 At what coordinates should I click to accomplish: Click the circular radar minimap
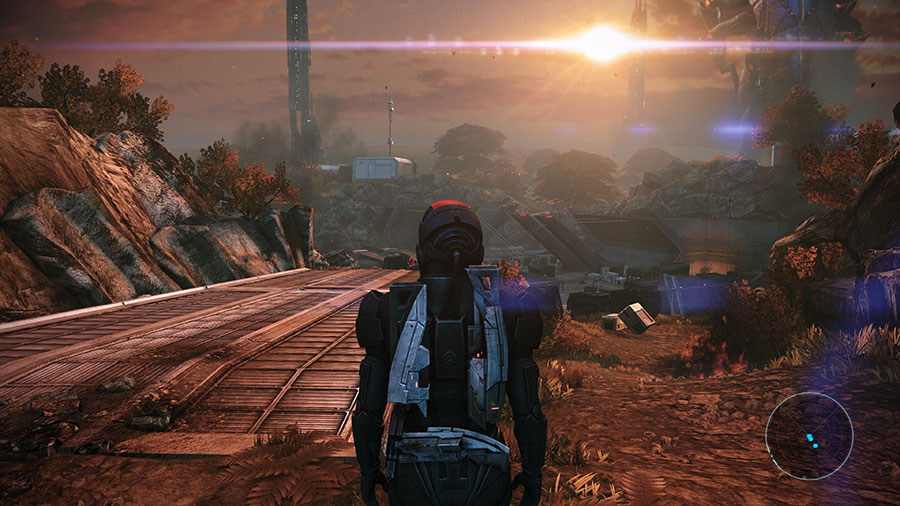point(809,436)
